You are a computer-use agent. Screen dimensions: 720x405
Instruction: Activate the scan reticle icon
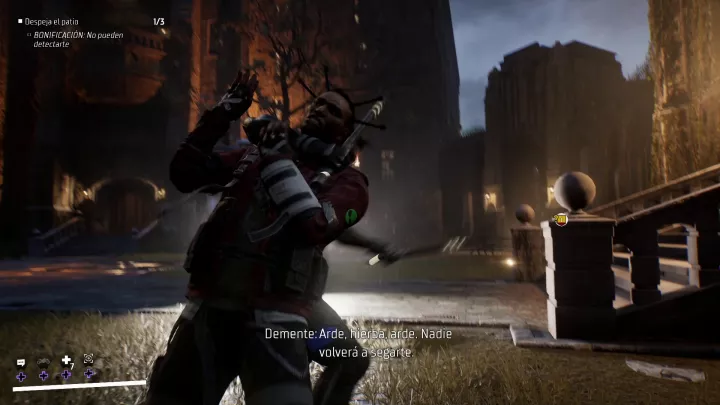[88, 358]
